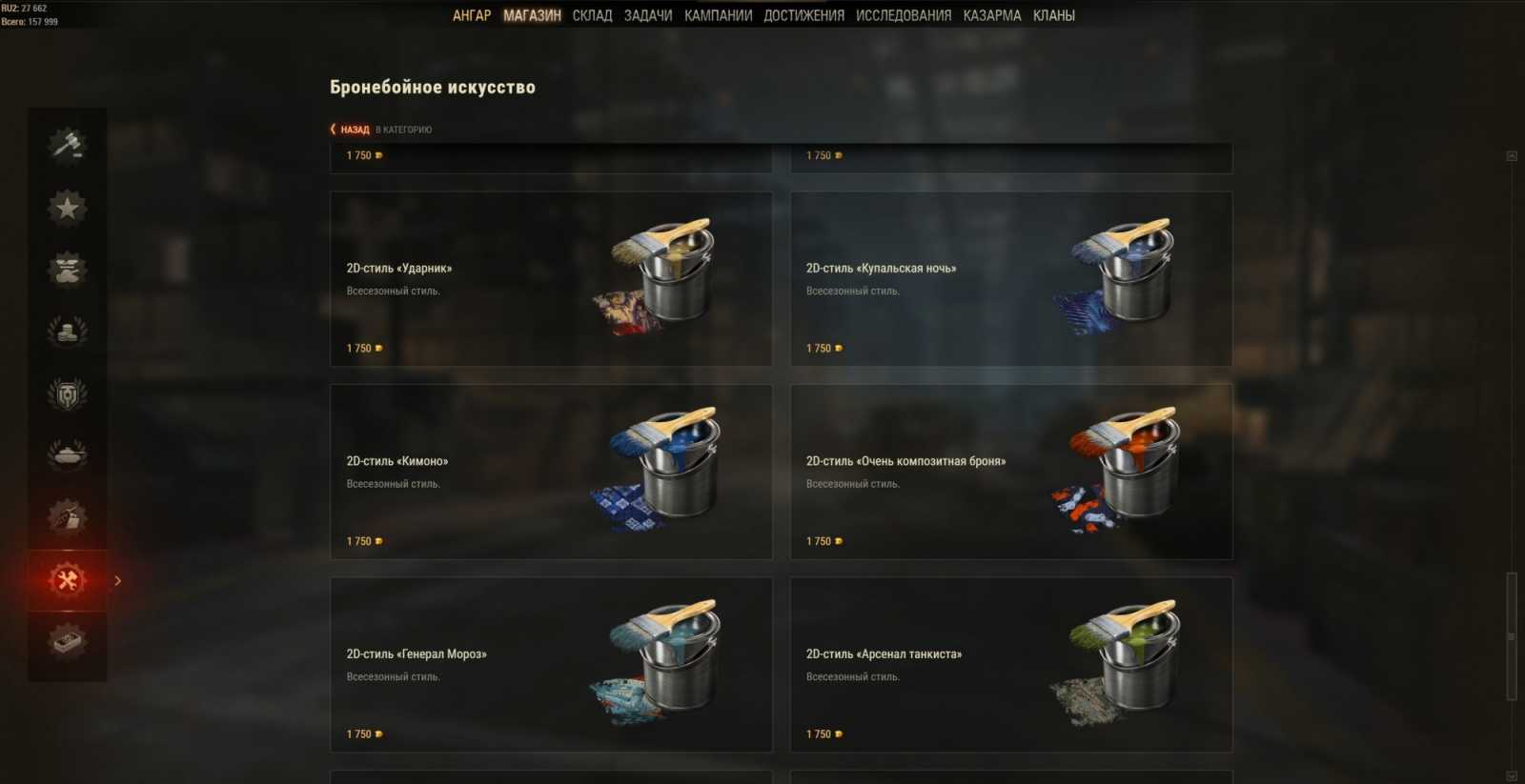The width and height of the screenshot is (1525, 784).
Task: Buy the 2D-стиль «Ударник» for 1750 gold
Action: (x=362, y=348)
